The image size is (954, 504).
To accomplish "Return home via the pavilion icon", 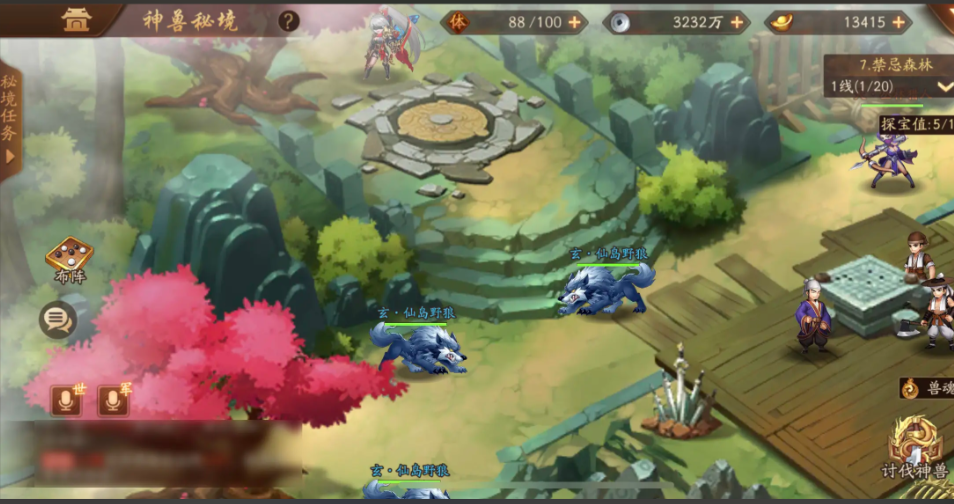I will [76, 20].
